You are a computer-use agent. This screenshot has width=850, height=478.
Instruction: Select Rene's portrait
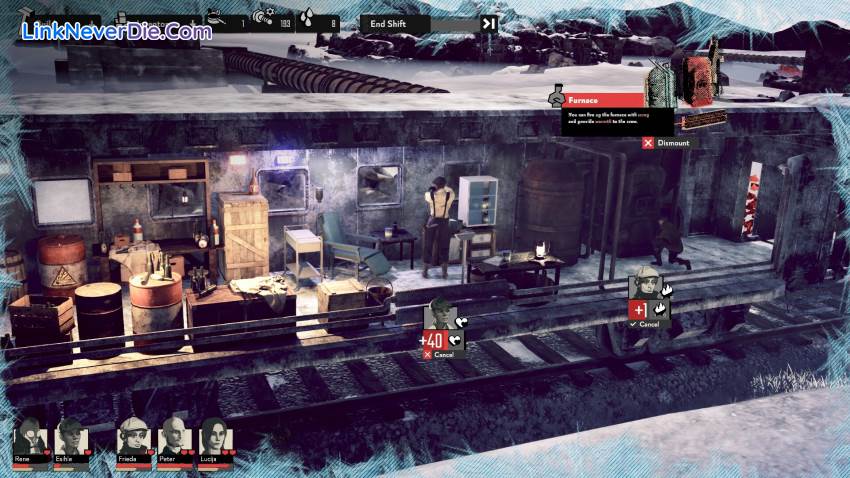tap(30, 438)
